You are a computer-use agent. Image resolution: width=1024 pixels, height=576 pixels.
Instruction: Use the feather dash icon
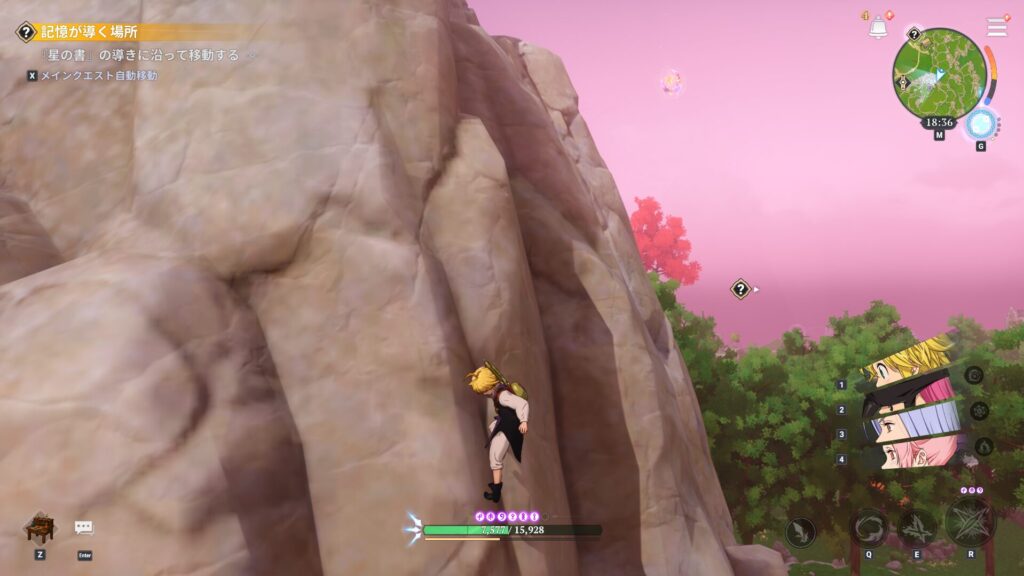click(800, 532)
